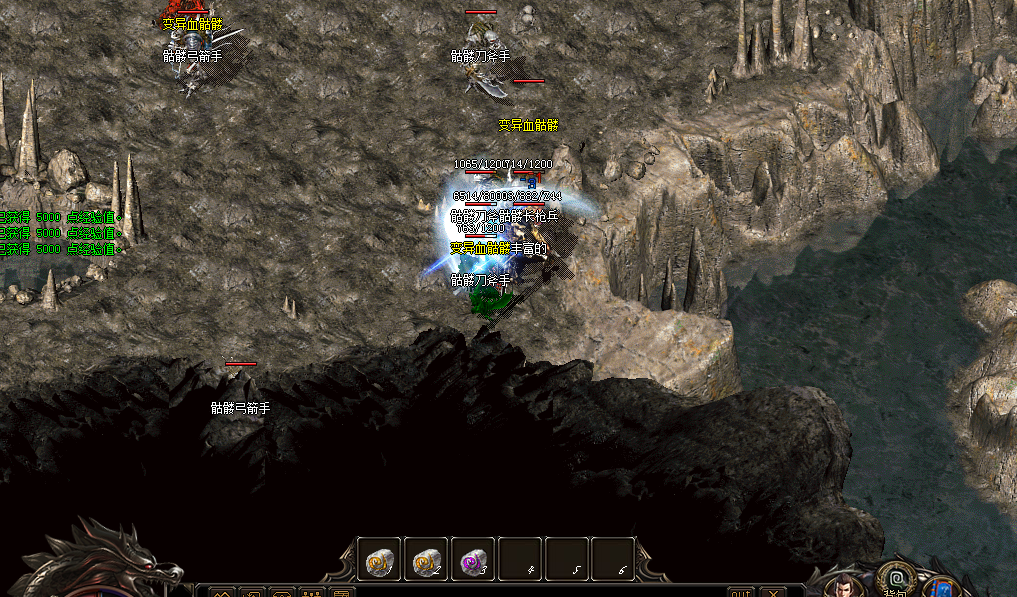Click the OUT button
Viewport: 1017px width, 597px height.
coord(740,591)
